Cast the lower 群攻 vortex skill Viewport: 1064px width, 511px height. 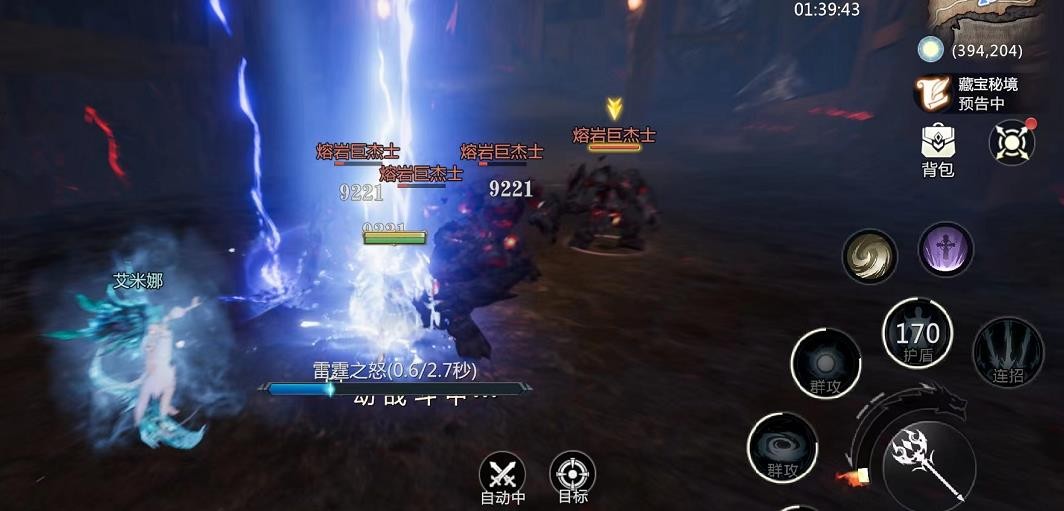pyautogui.click(x=782, y=447)
